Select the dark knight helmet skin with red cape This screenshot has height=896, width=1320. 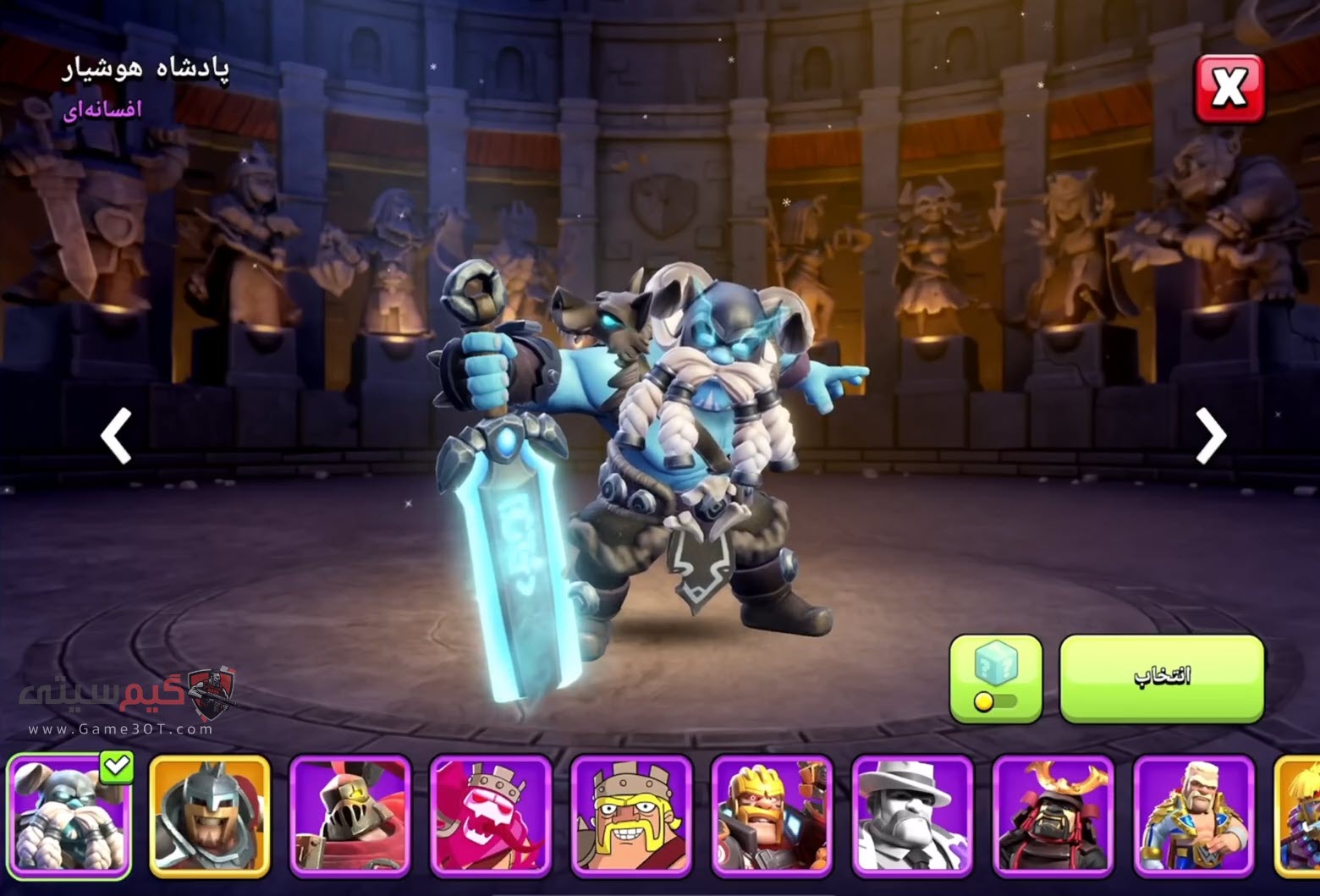[350, 816]
